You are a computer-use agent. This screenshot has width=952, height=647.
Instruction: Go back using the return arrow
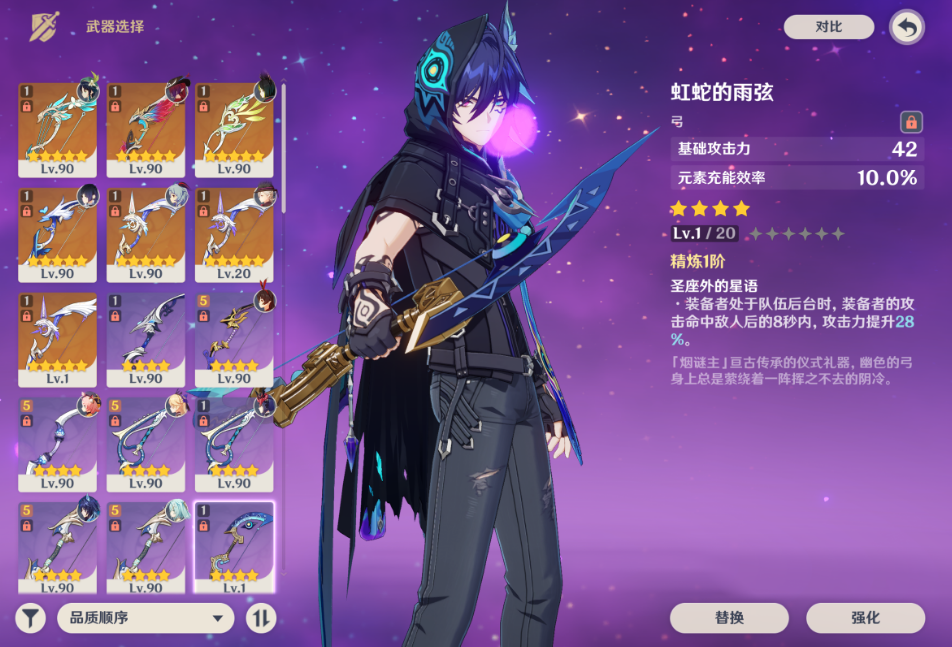(906, 27)
